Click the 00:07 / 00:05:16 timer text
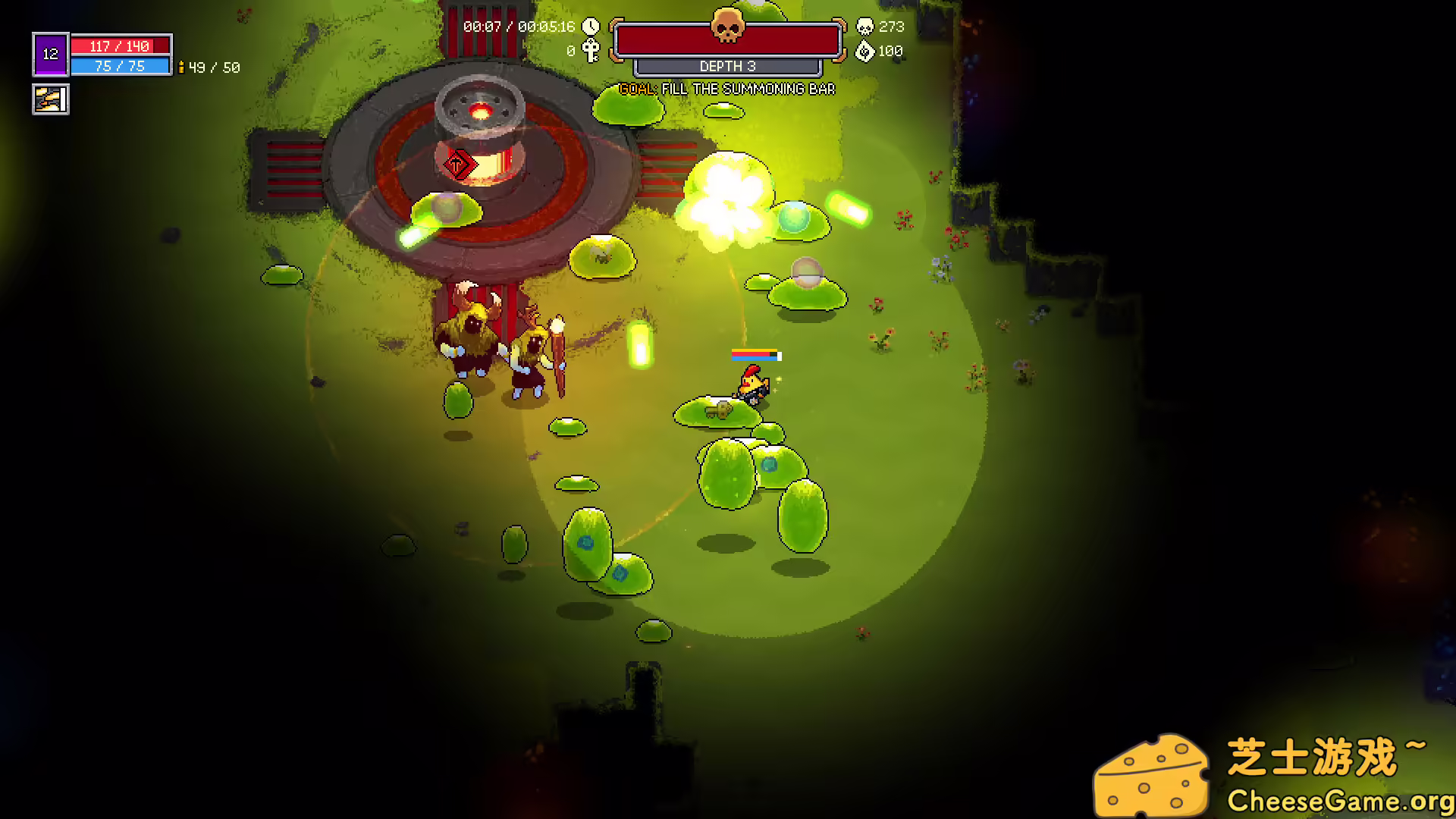 (x=519, y=26)
